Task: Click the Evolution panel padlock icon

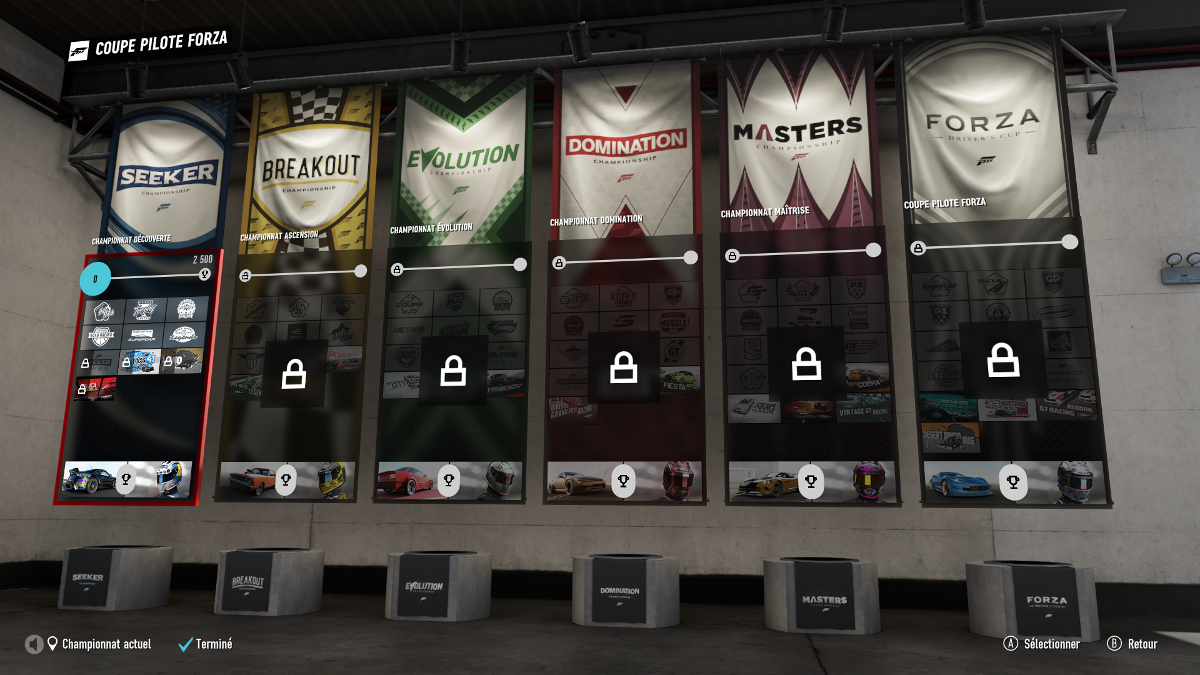Action: click(454, 370)
